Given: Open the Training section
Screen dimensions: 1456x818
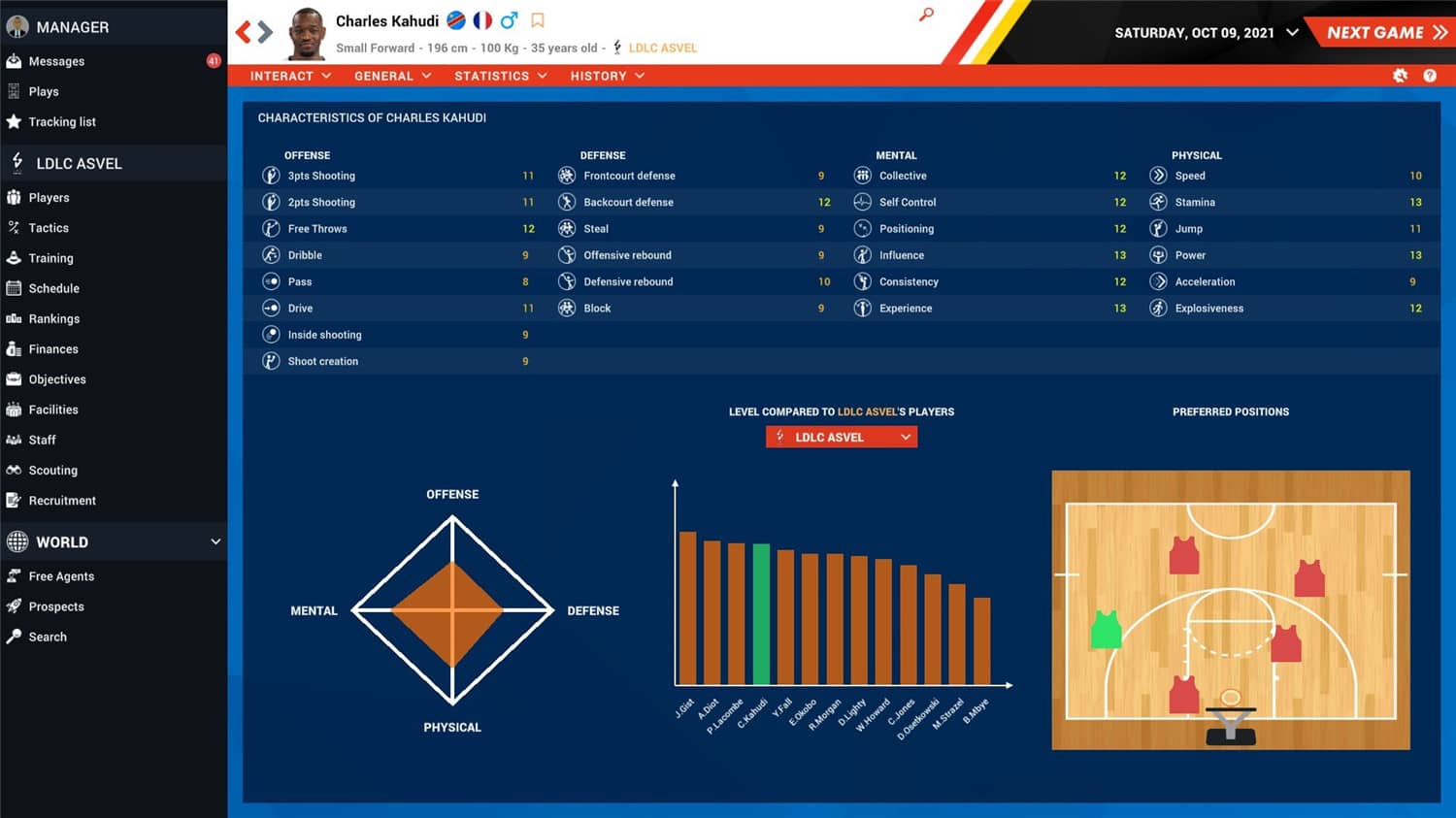Looking at the screenshot, I should (x=52, y=258).
